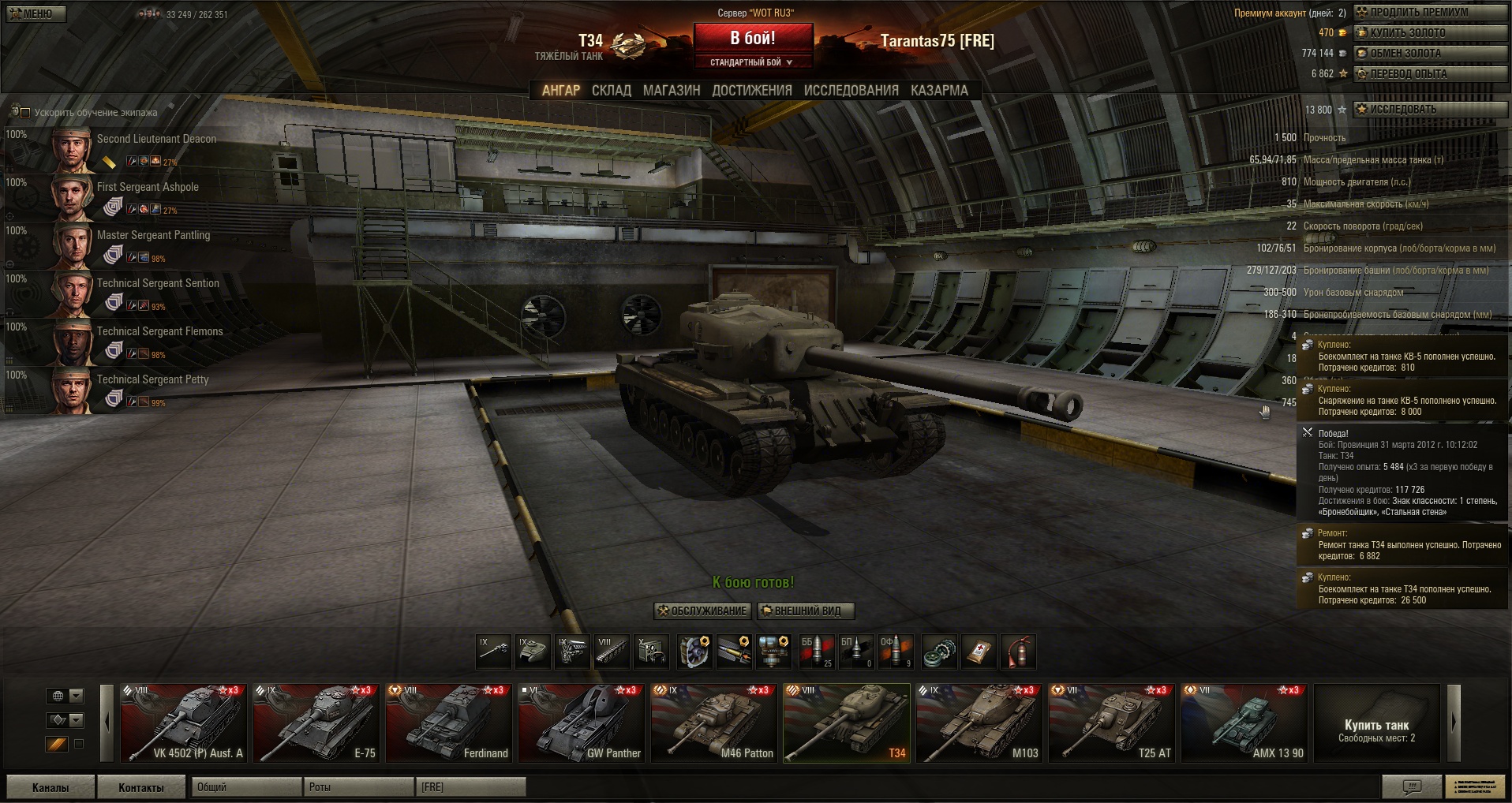Screen dimensions: 1512x803
Task: Open ВНЕШНИЙ ВИД appearance settings
Action: click(806, 611)
